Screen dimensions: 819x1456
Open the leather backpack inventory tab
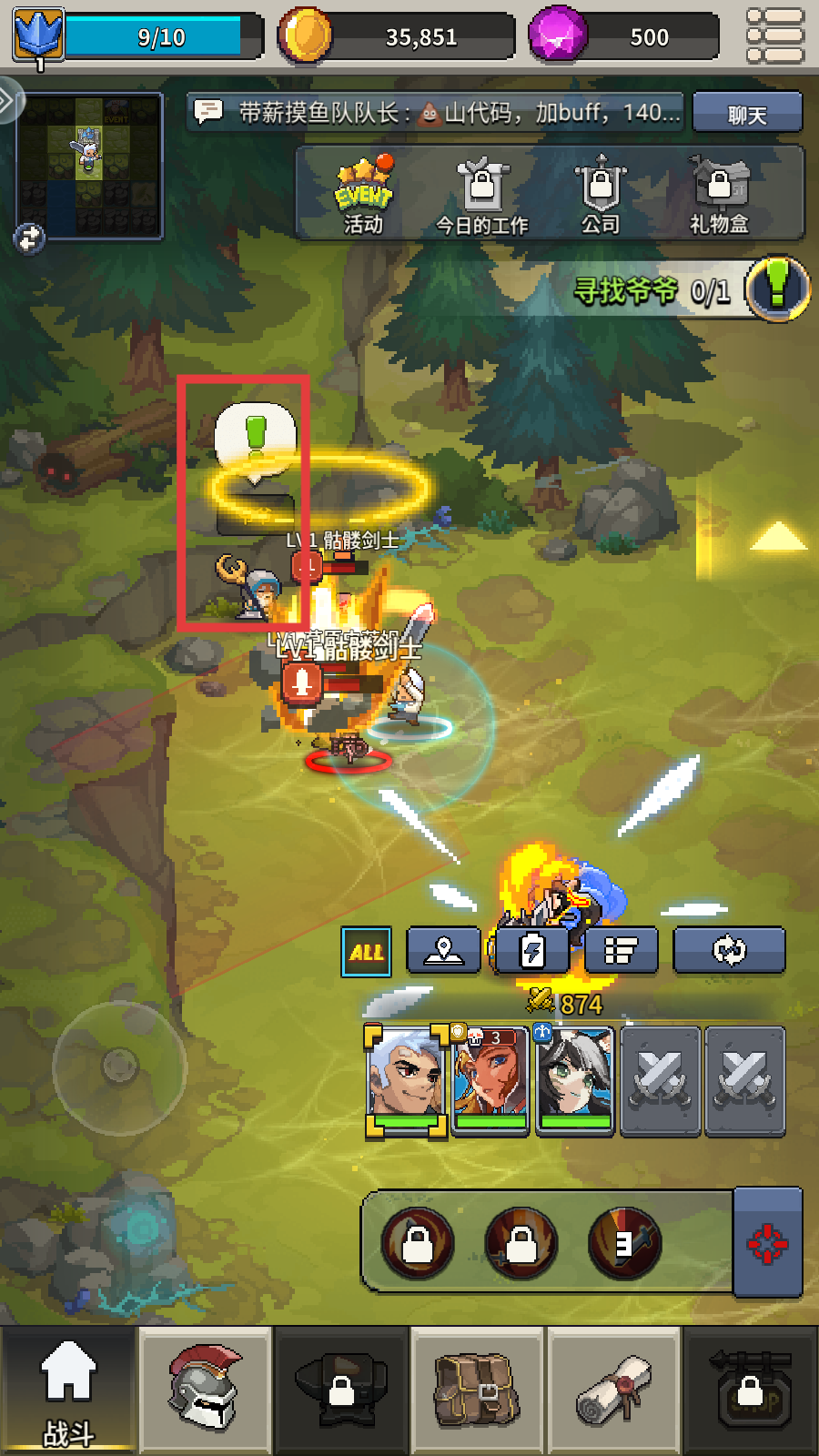point(477,1390)
